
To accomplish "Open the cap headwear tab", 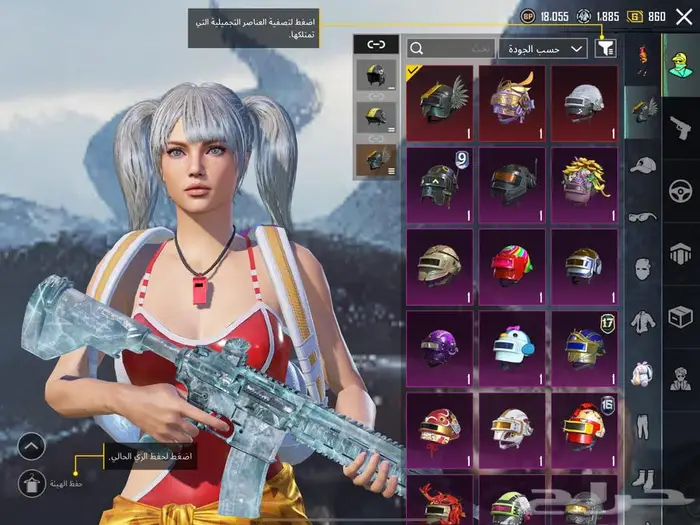I will pos(642,164).
